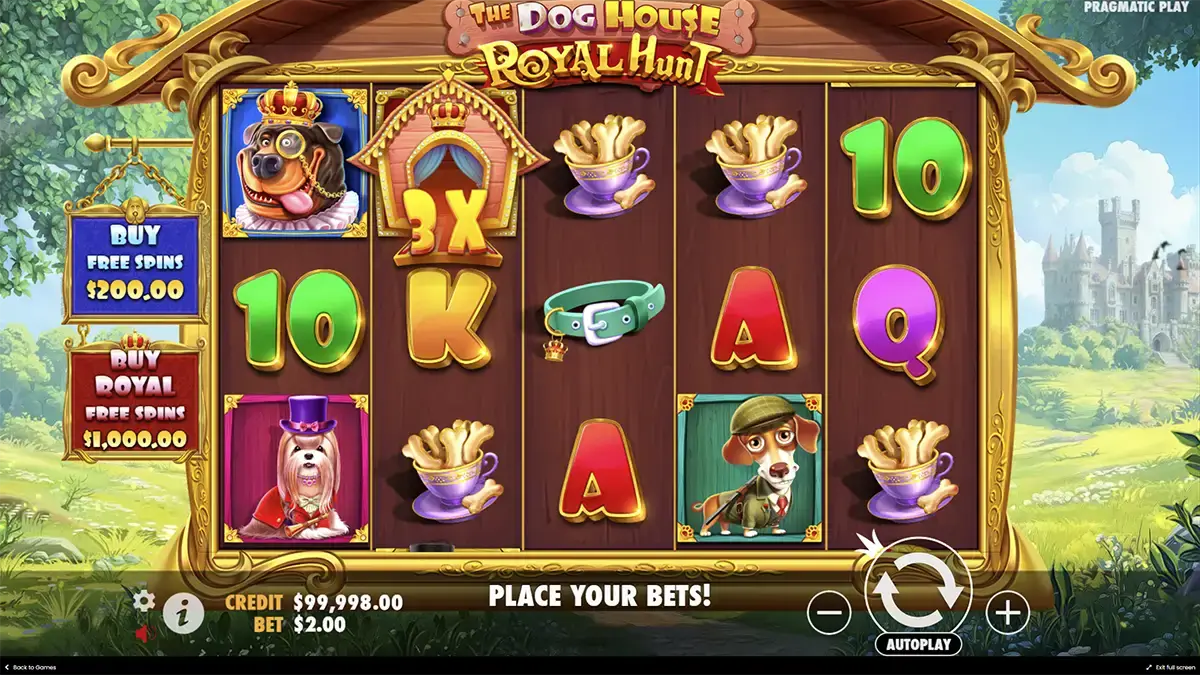
Task: Go back to games list
Action: click(x=30, y=667)
